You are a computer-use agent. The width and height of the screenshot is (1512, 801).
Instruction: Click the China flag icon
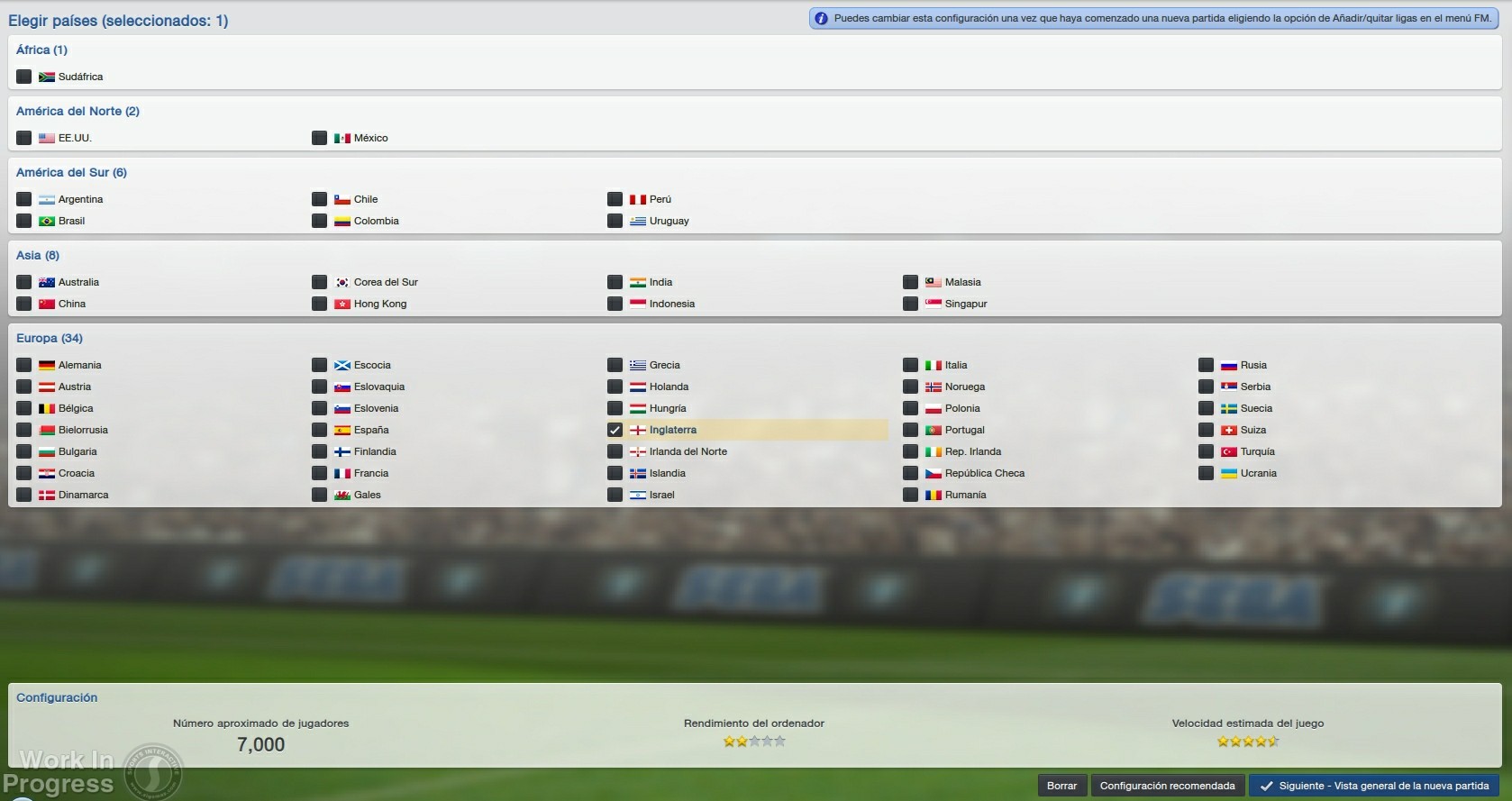(x=47, y=304)
